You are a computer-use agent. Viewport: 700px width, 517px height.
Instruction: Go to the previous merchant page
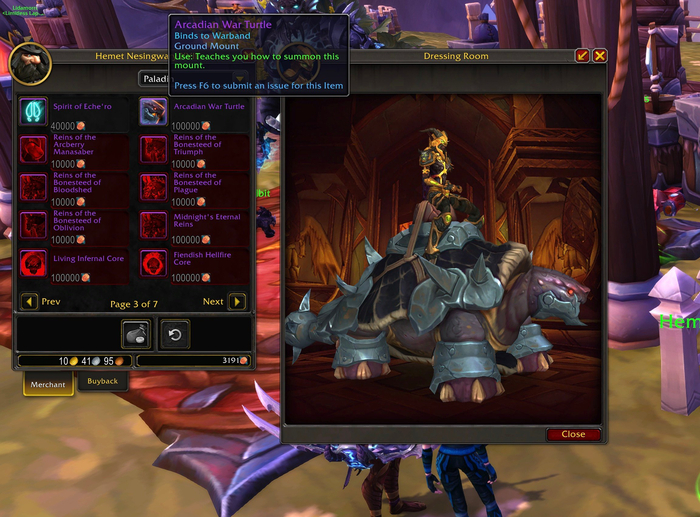click(x=30, y=301)
